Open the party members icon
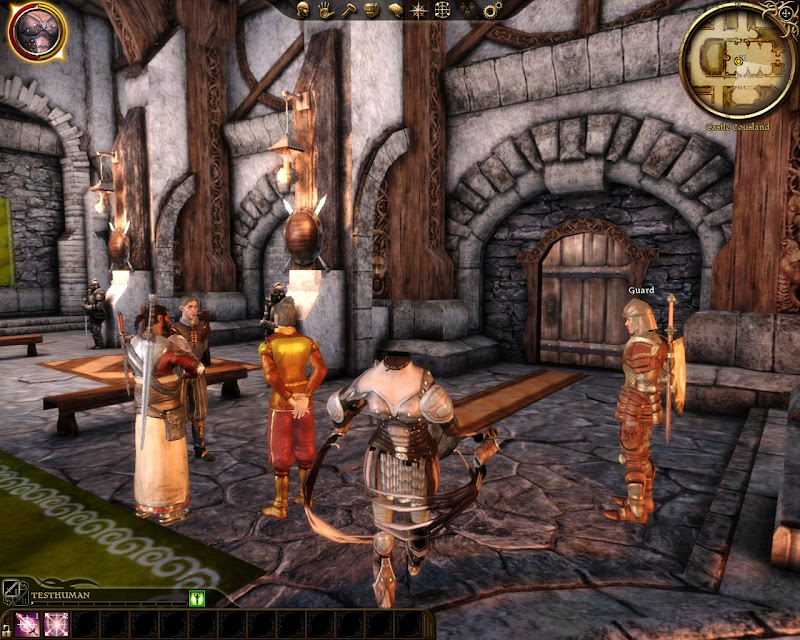Screen dimensions: 800x640 (x=467, y=9)
